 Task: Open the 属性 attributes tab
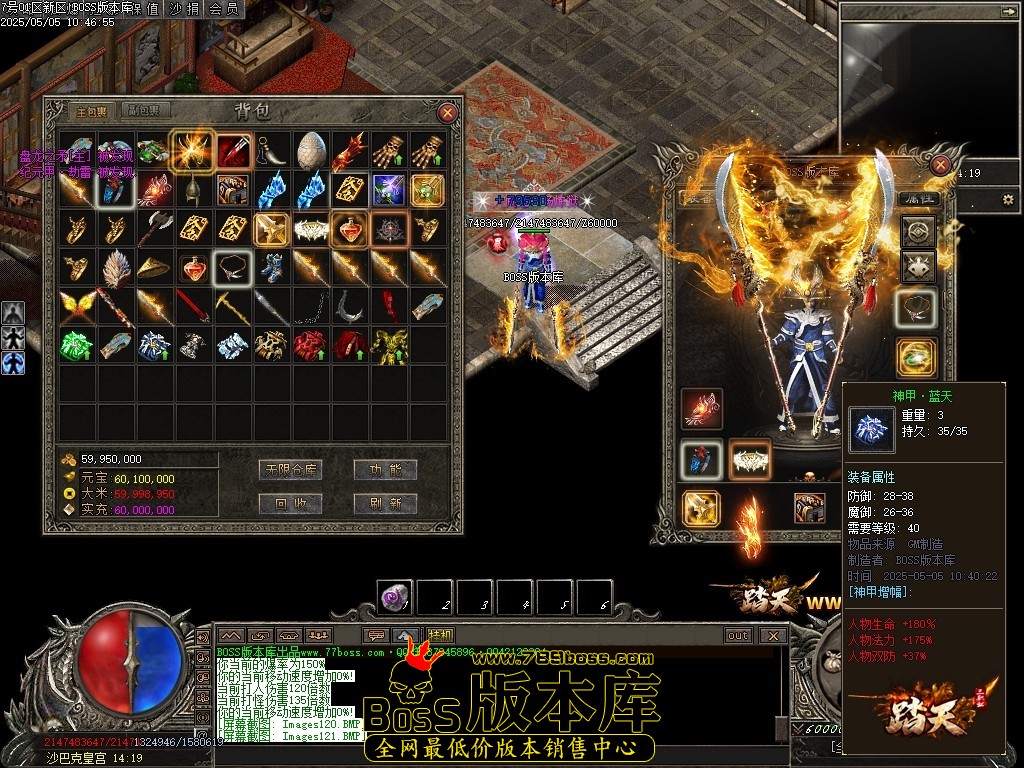tap(917, 198)
